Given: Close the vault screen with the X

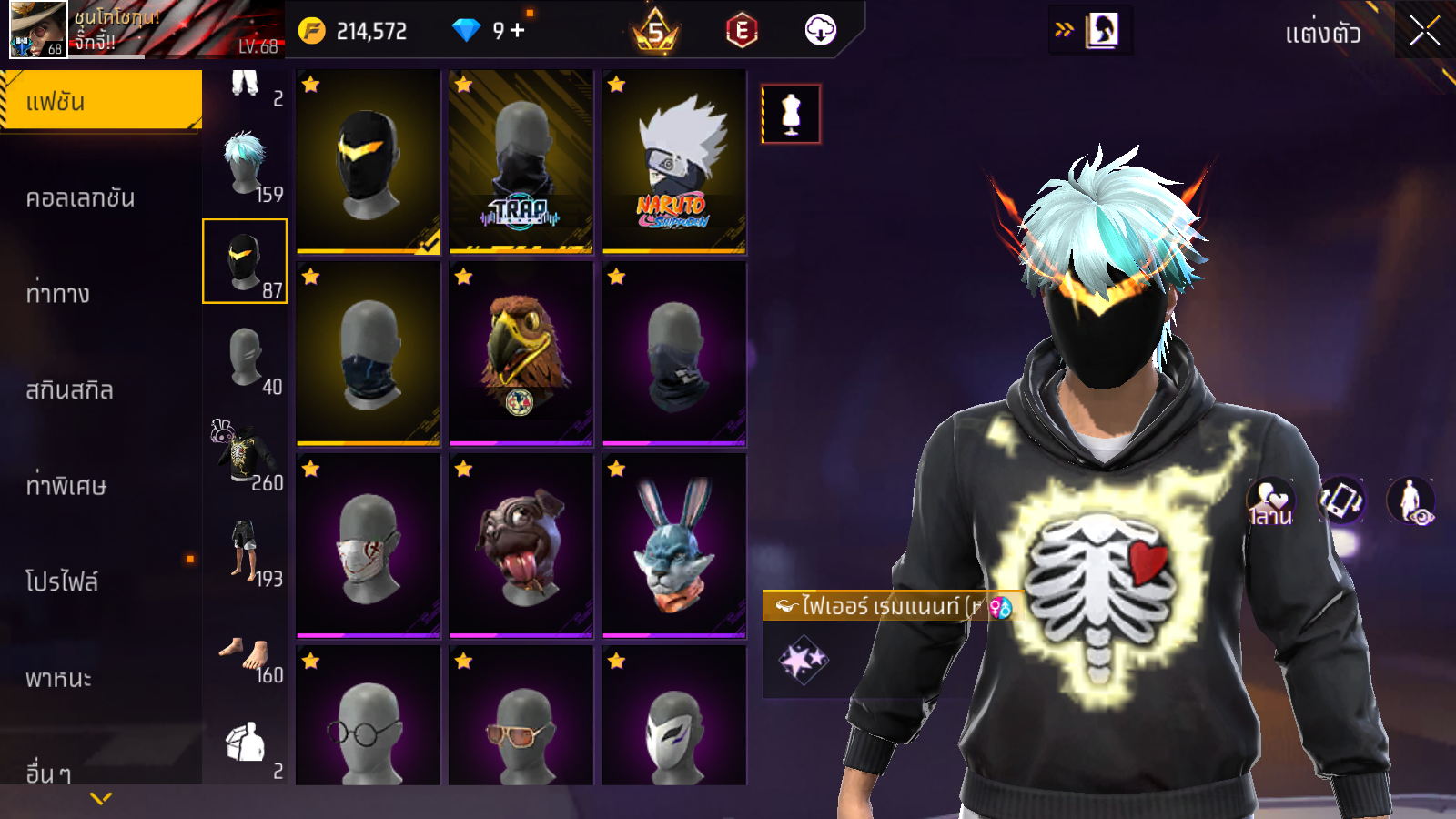Looking at the screenshot, I should pyautogui.click(x=1424, y=32).
